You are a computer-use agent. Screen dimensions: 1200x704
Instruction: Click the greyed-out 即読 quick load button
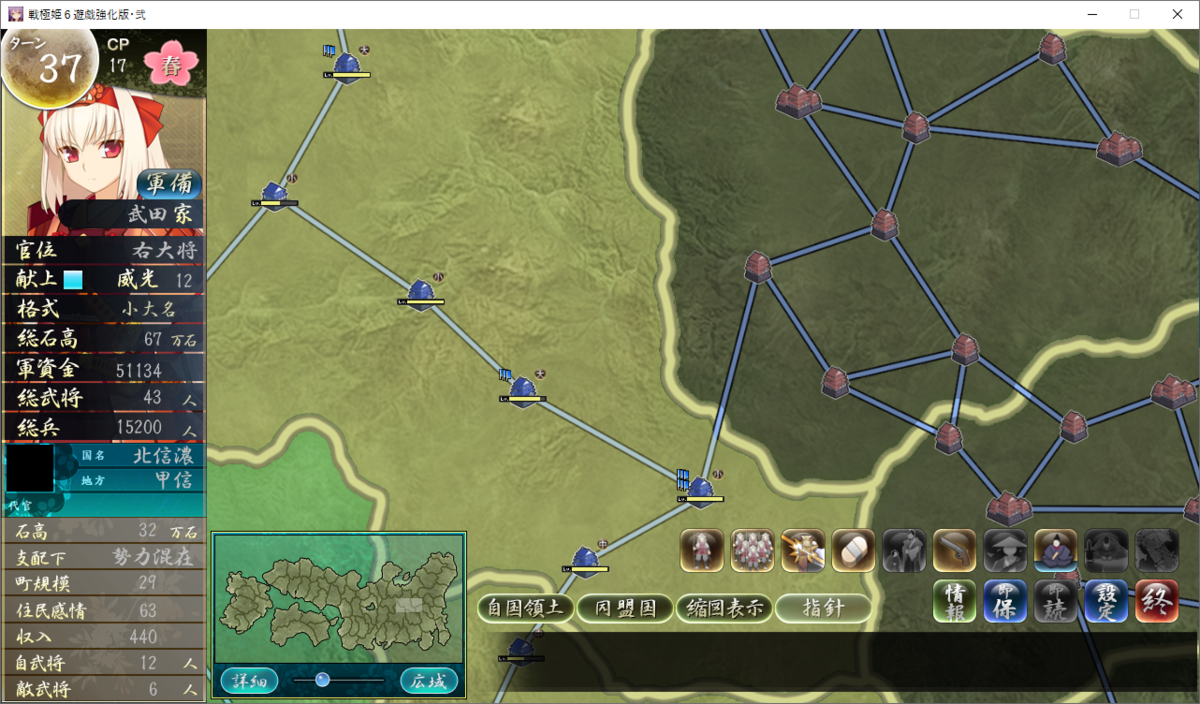pos(1055,601)
